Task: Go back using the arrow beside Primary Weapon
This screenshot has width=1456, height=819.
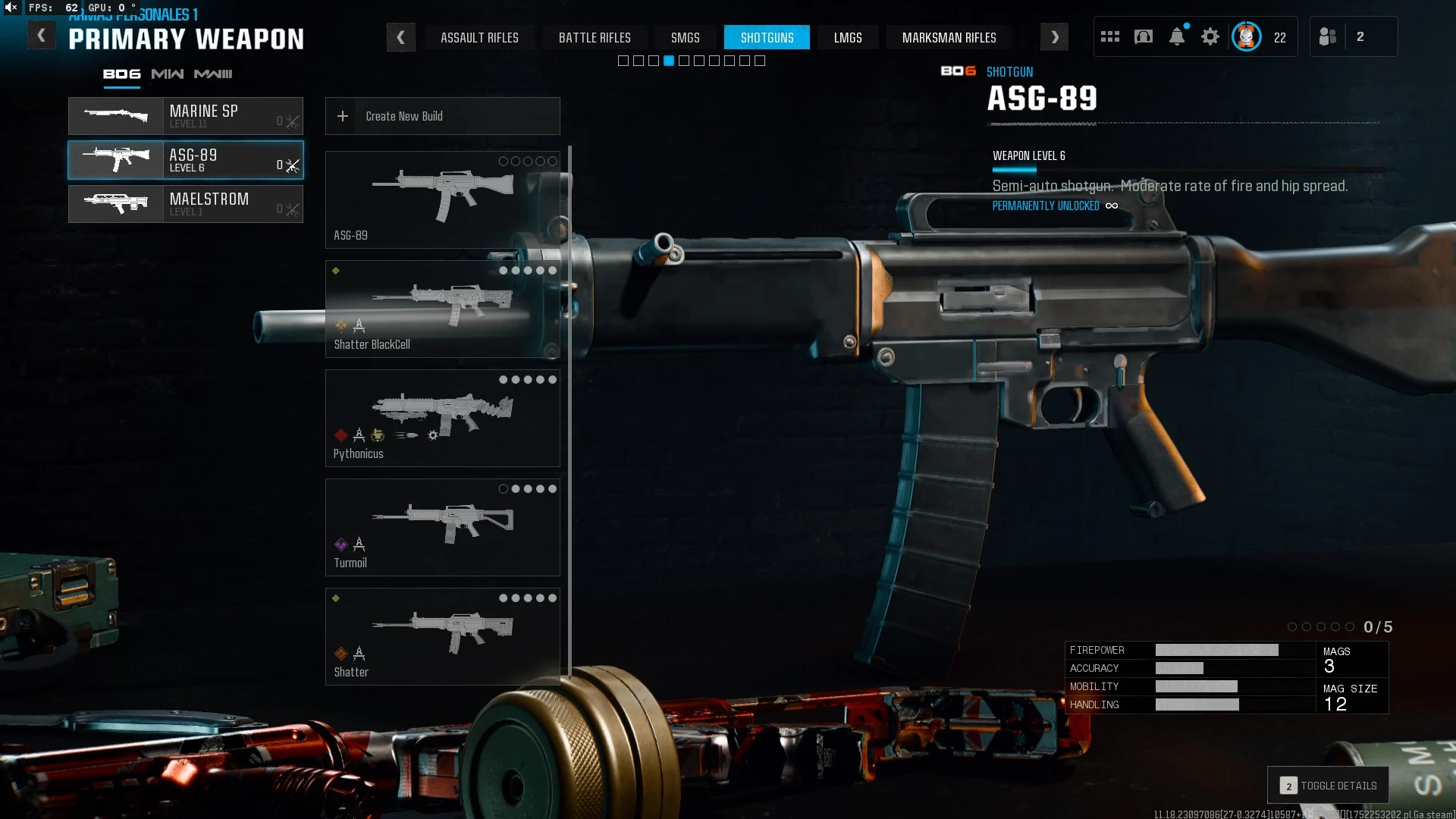Action: pyautogui.click(x=42, y=36)
